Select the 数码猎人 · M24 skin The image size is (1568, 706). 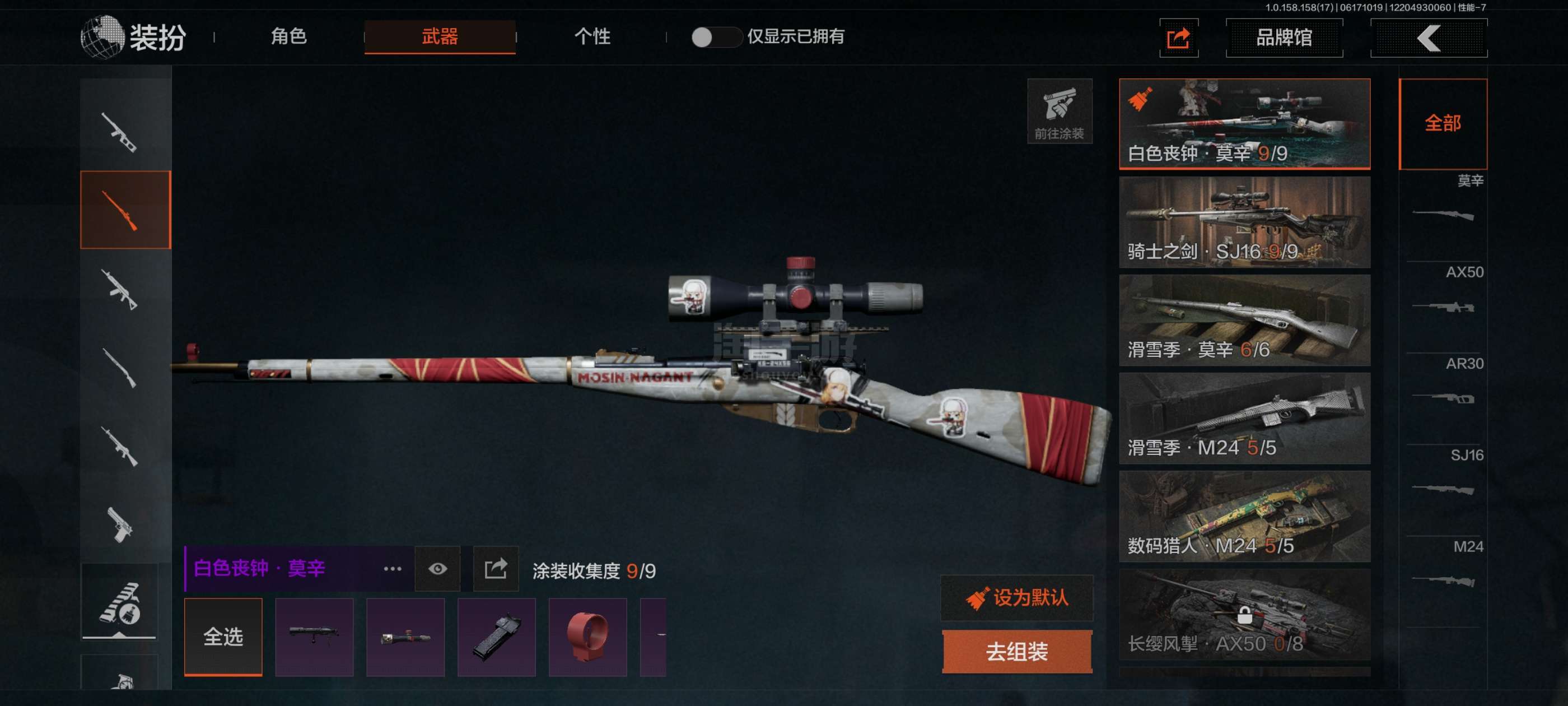[1244, 517]
